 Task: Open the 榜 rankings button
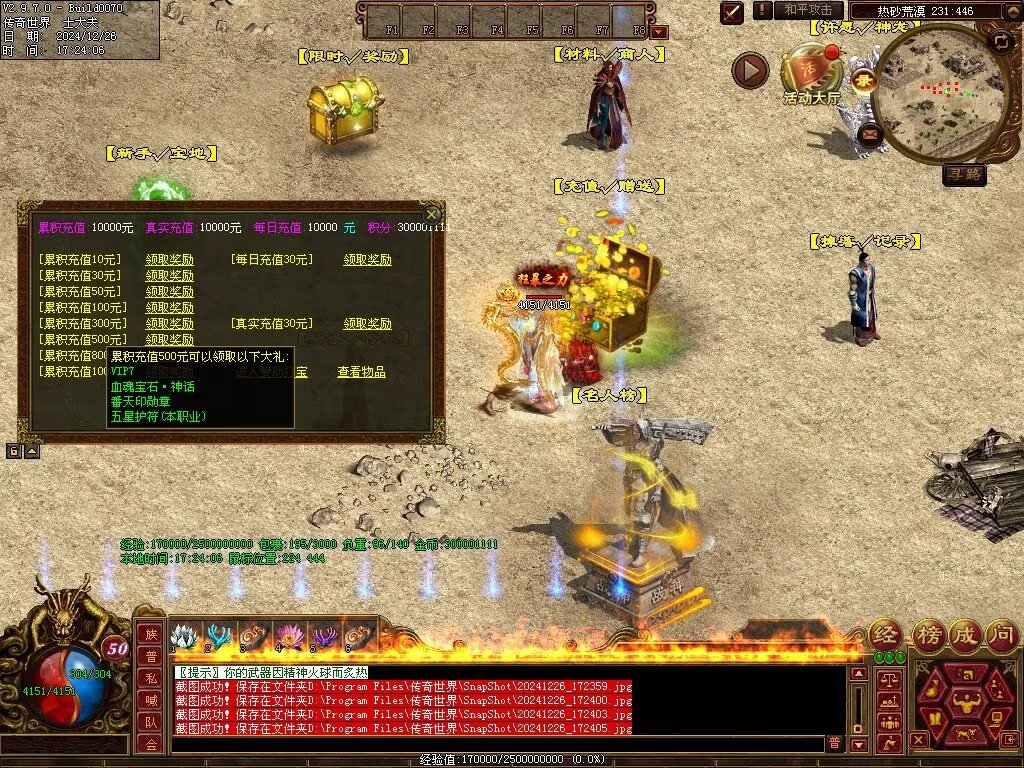(929, 634)
